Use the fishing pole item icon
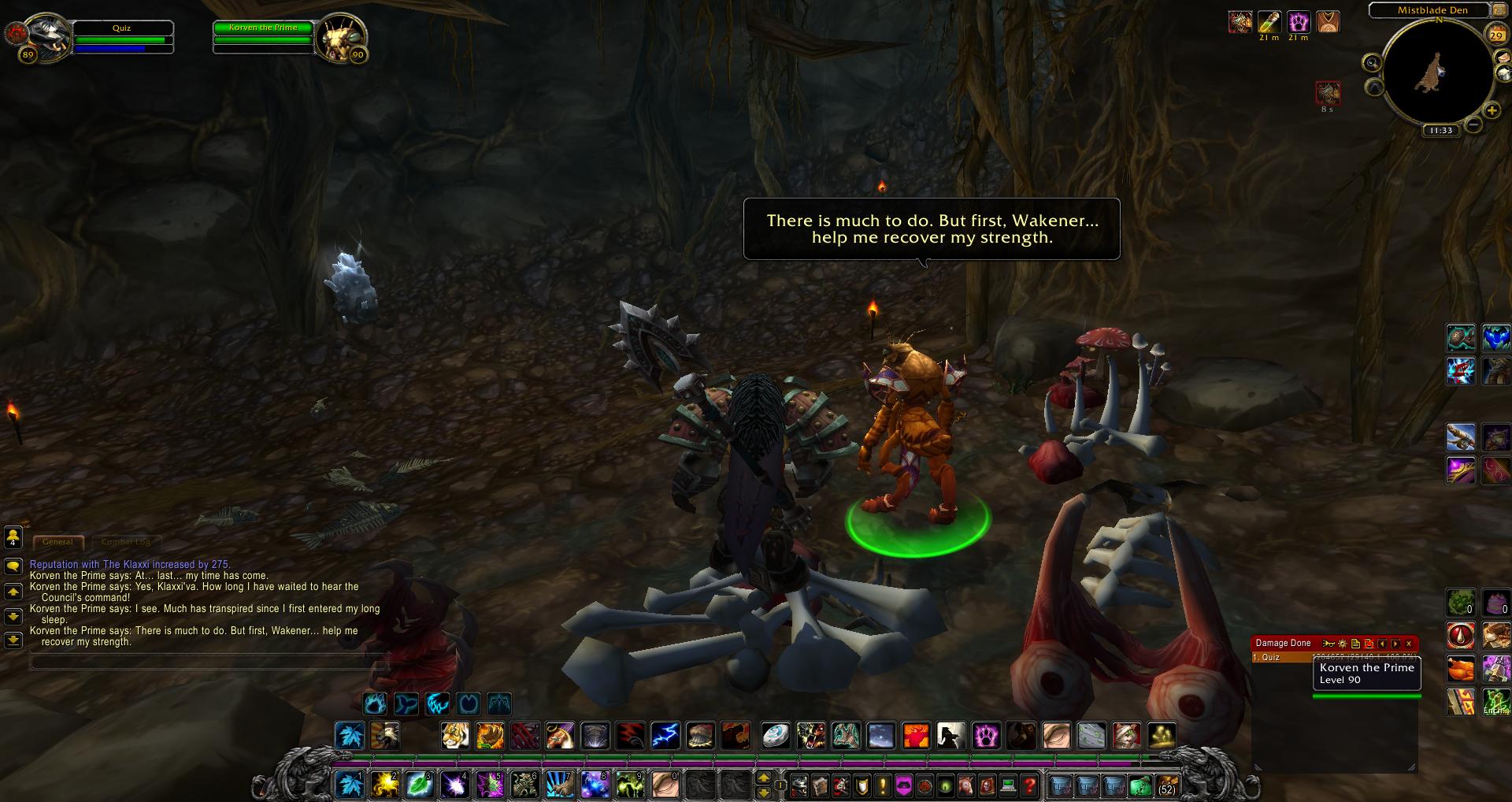The width and height of the screenshot is (1512, 802). pyautogui.click(x=1461, y=436)
